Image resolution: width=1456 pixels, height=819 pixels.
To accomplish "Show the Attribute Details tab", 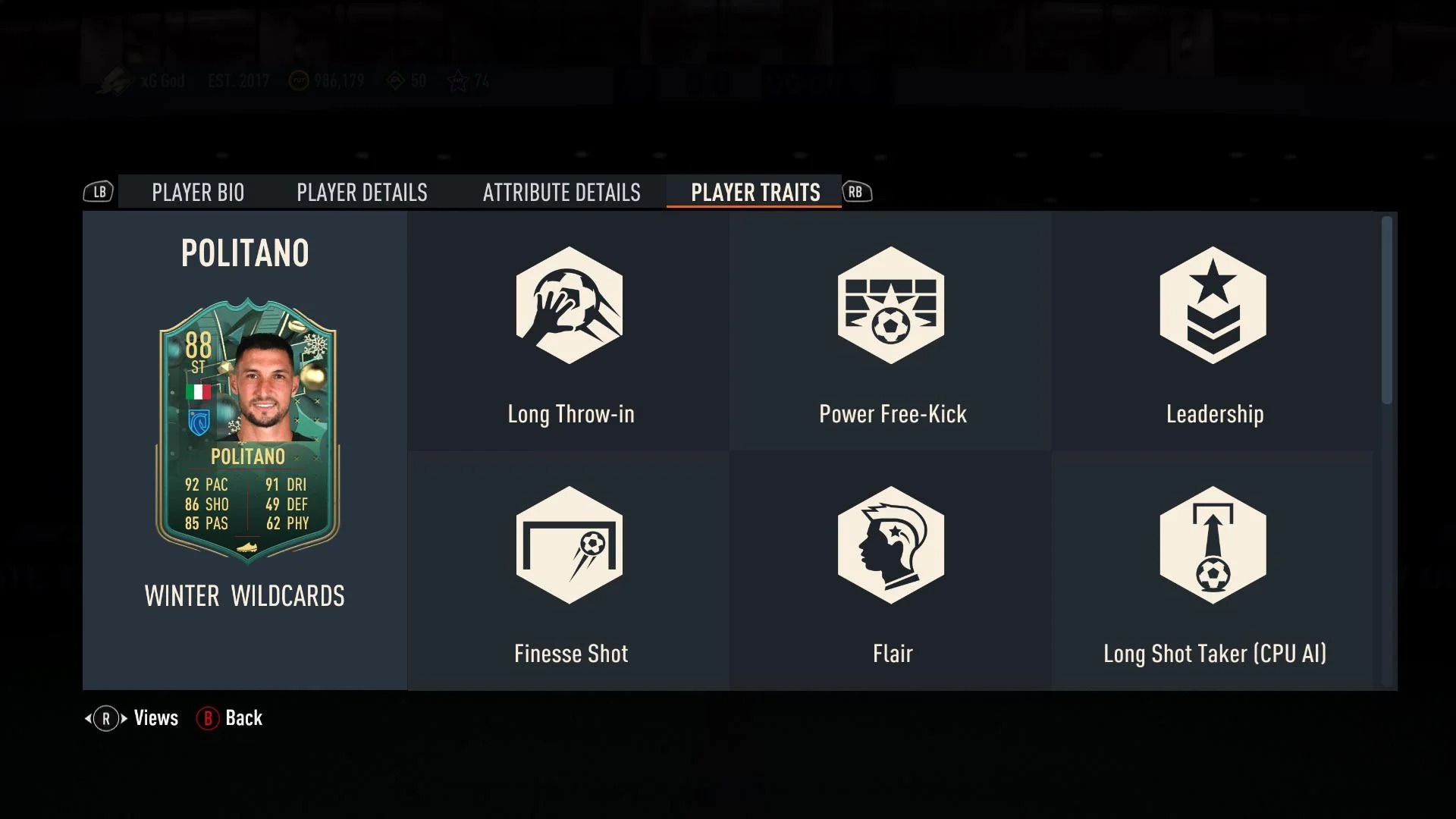I will 561,193.
